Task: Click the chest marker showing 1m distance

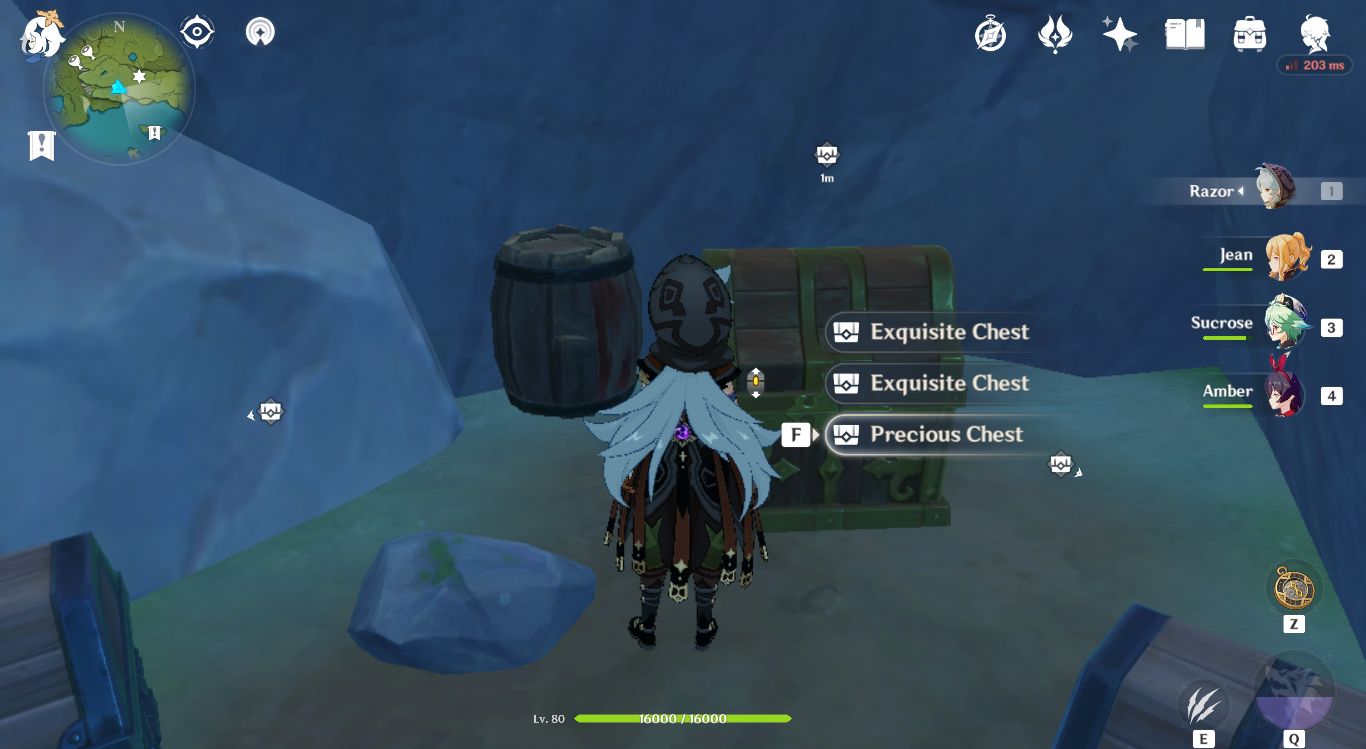Action: point(825,155)
